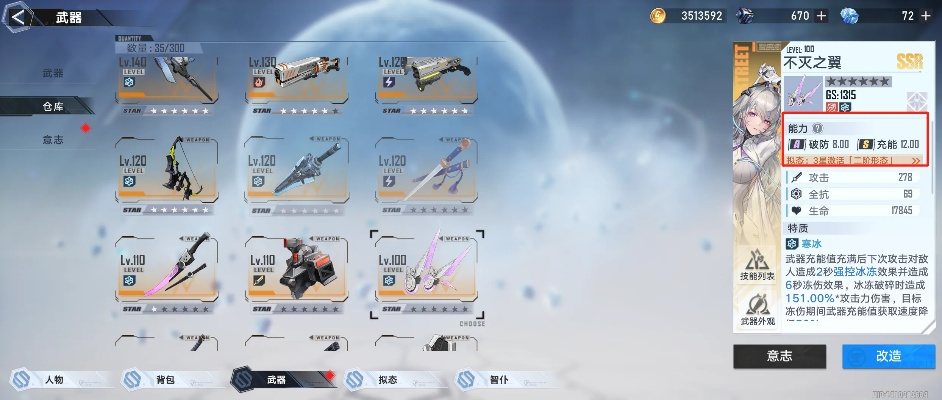Go back with the top-left arrow

(x=17, y=16)
